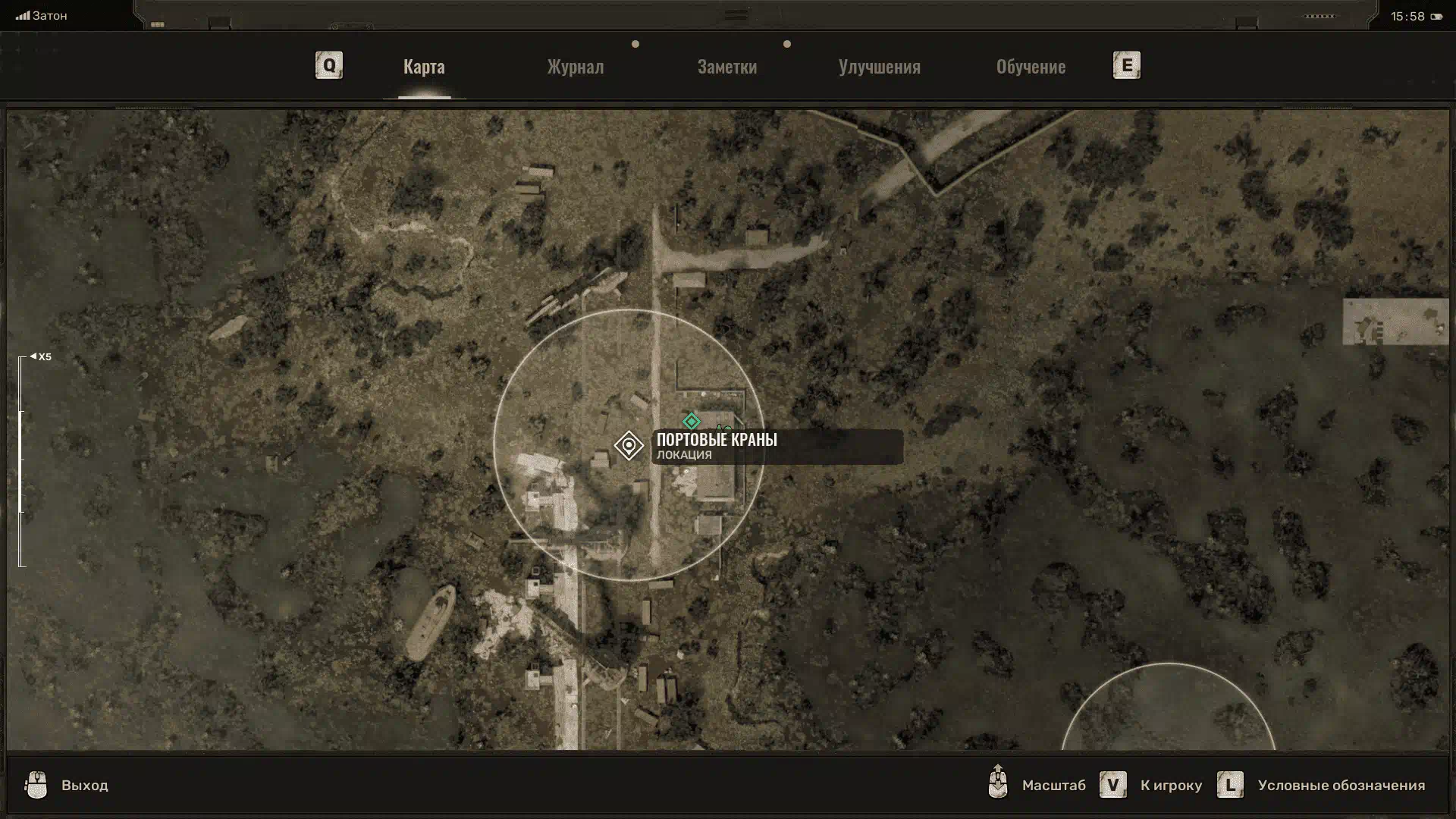
Task: Go to the Улучшения tab
Action: [879, 67]
